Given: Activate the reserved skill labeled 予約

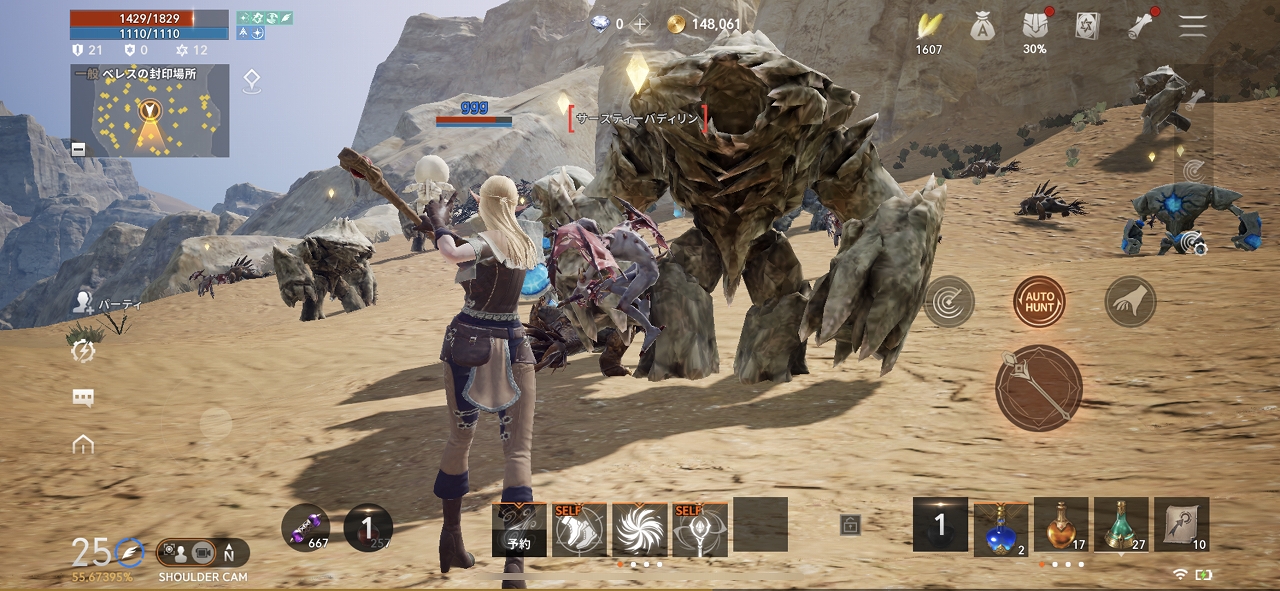Looking at the screenshot, I should click(519, 529).
